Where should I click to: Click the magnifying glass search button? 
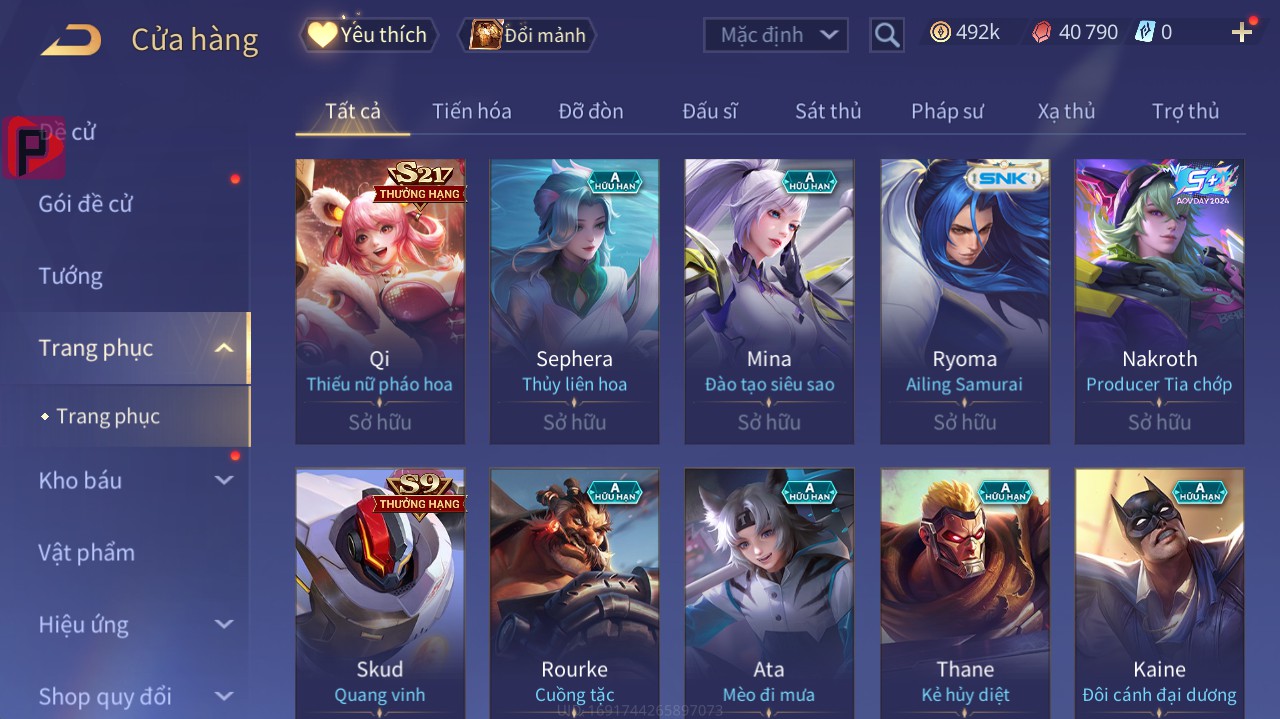[x=886, y=35]
